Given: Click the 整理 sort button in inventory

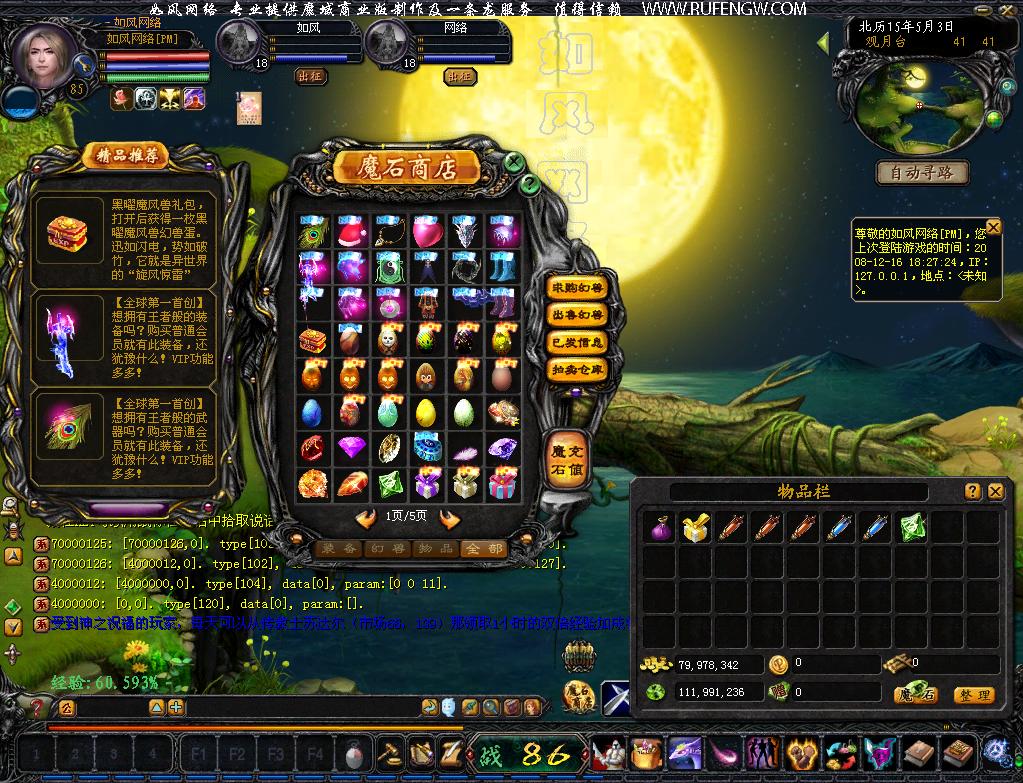Looking at the screenshot, I should (973, 695).
